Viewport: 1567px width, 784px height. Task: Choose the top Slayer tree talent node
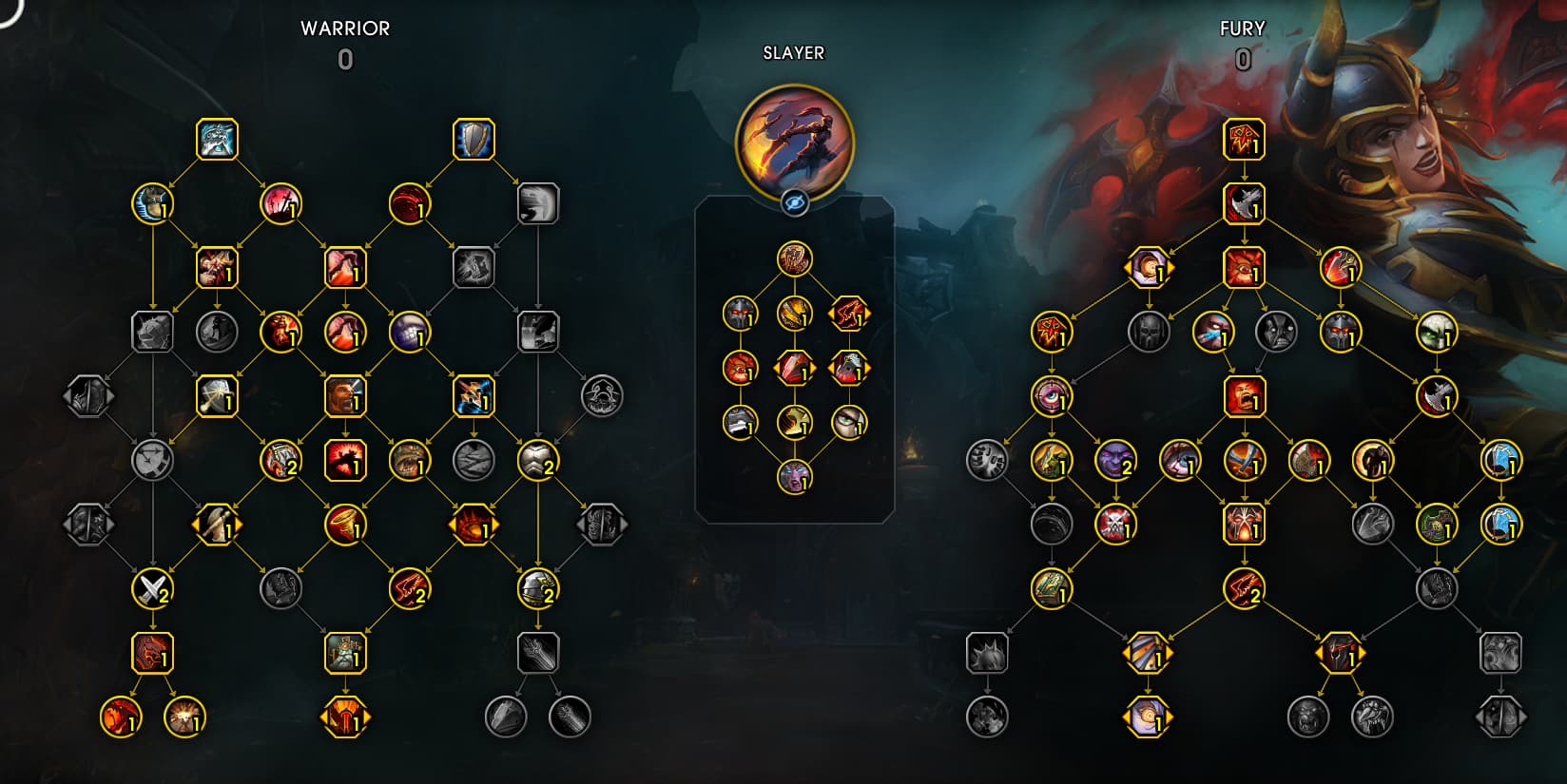[x=795, y=258]
